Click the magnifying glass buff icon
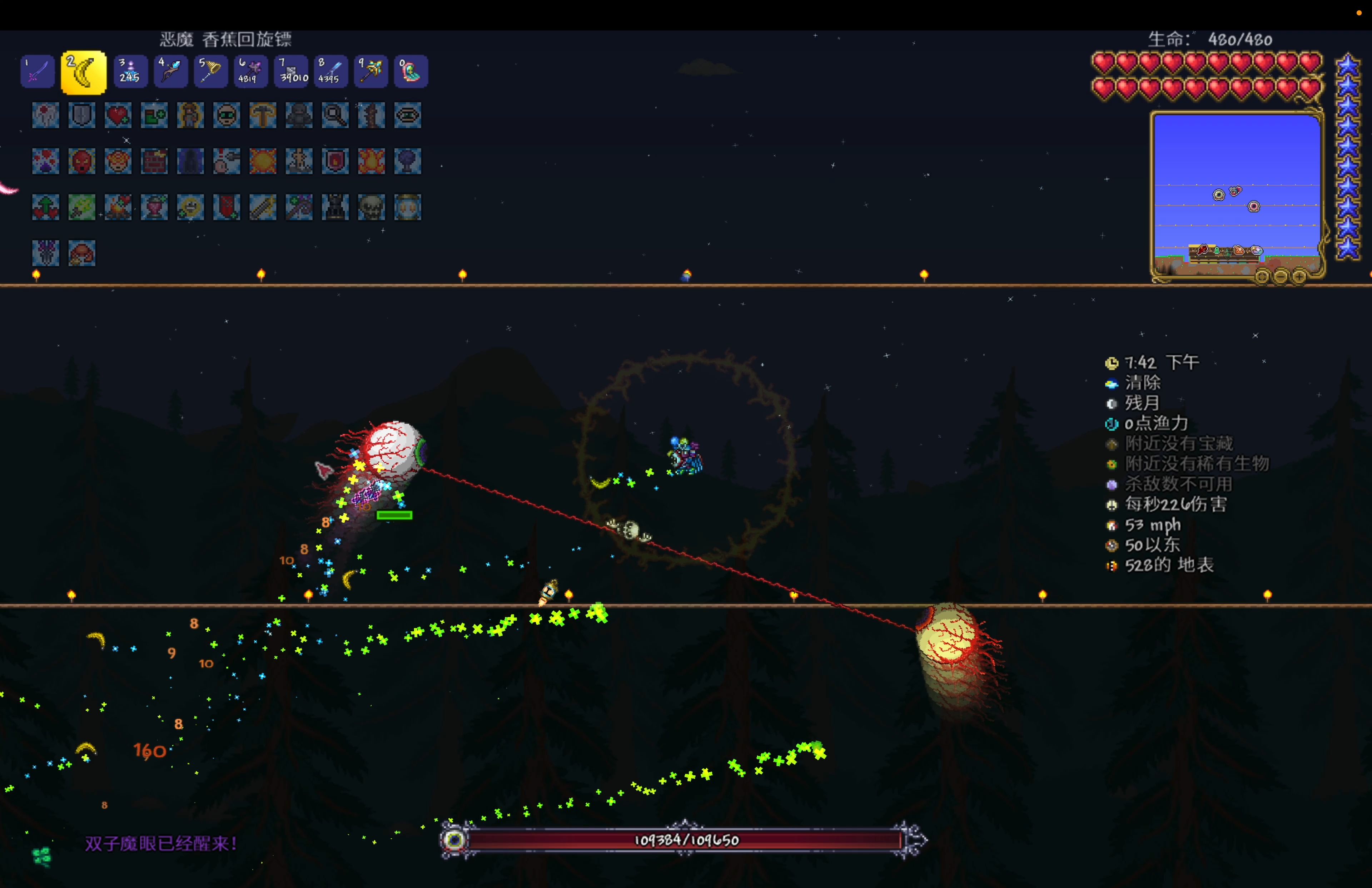 click(x=335, y=115)
